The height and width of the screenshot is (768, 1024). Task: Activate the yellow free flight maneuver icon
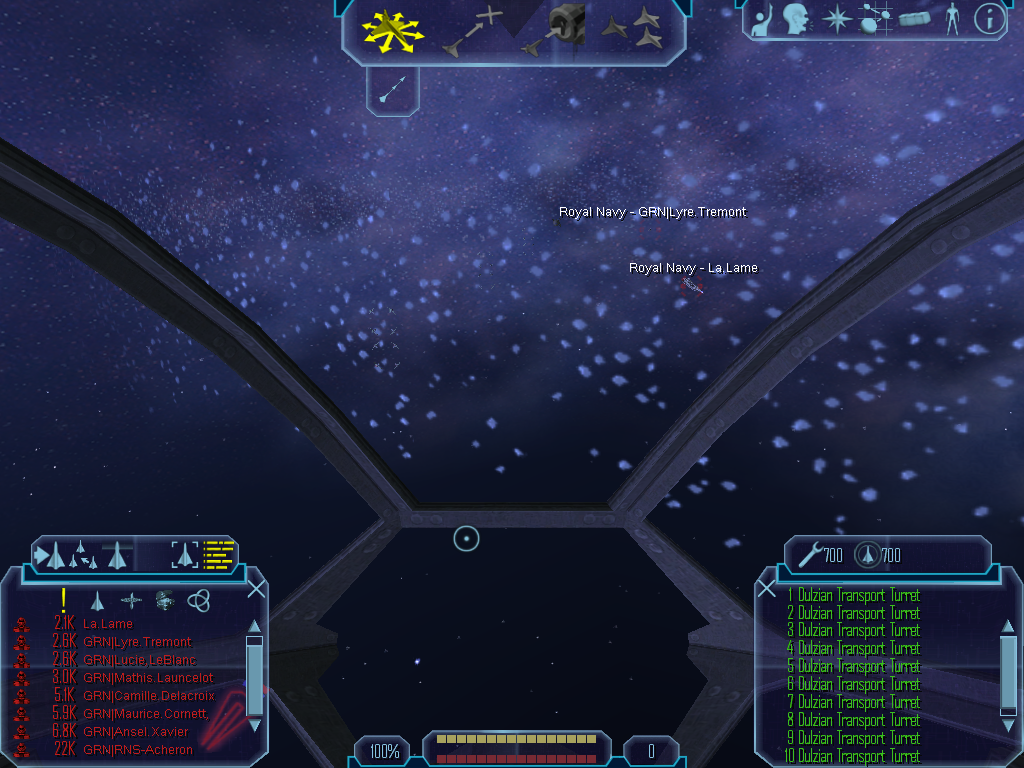(393, 29)
